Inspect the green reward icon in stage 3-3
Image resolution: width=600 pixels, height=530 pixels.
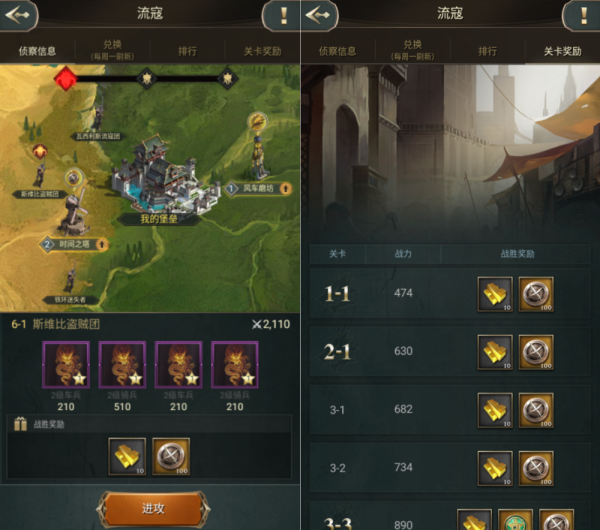[515, 520]
